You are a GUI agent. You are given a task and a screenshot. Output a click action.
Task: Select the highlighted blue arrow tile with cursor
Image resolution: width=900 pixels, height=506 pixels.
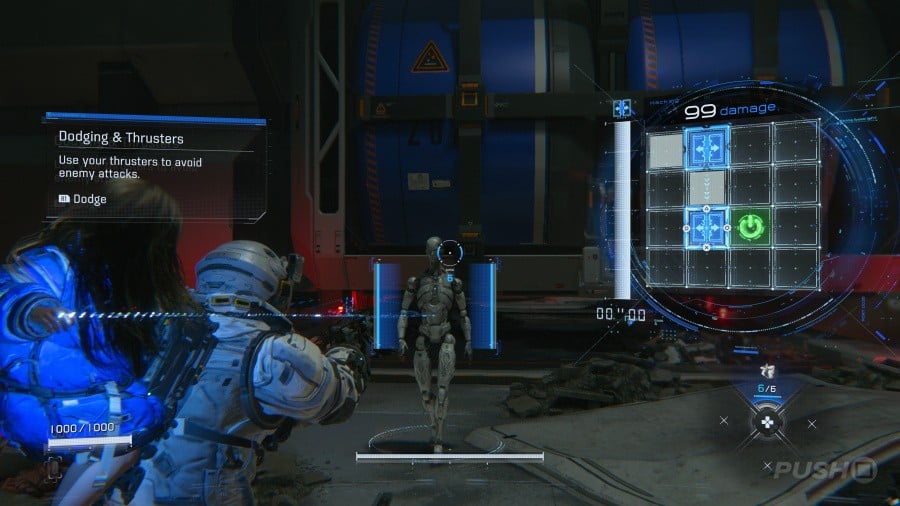click(x=707, y=228)
